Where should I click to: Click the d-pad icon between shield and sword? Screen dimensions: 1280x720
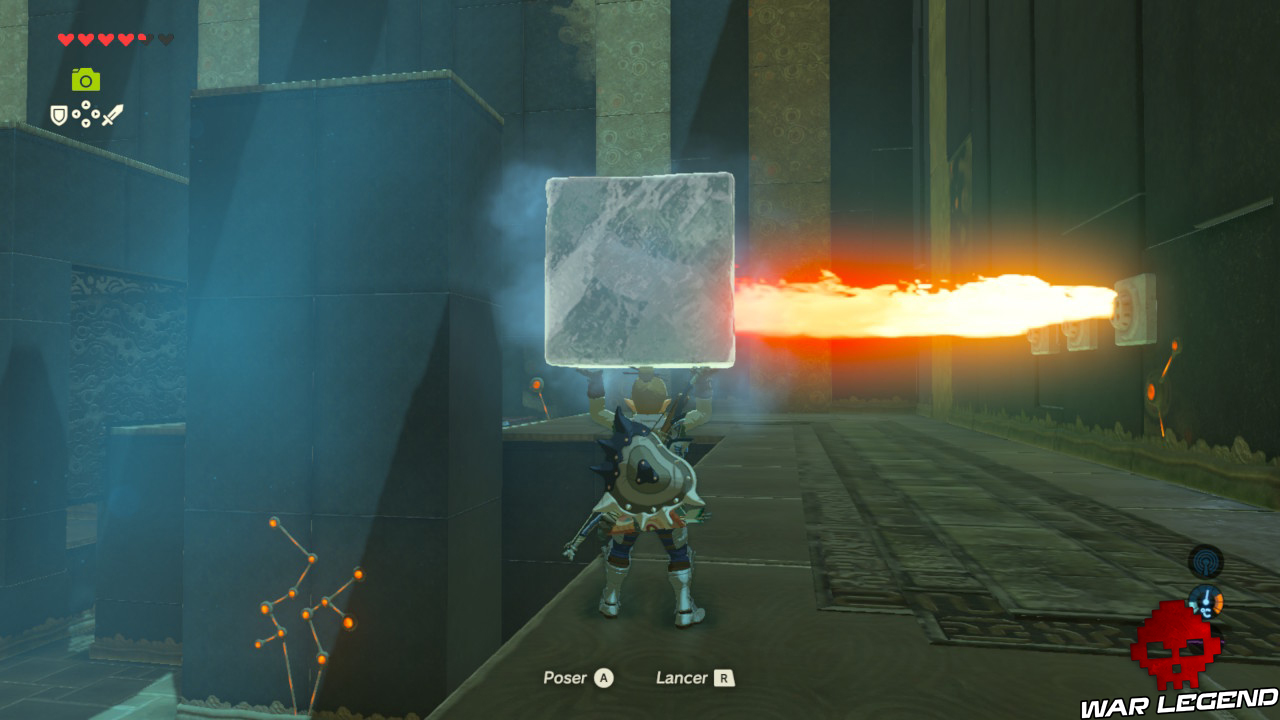[x=85, y=113]
